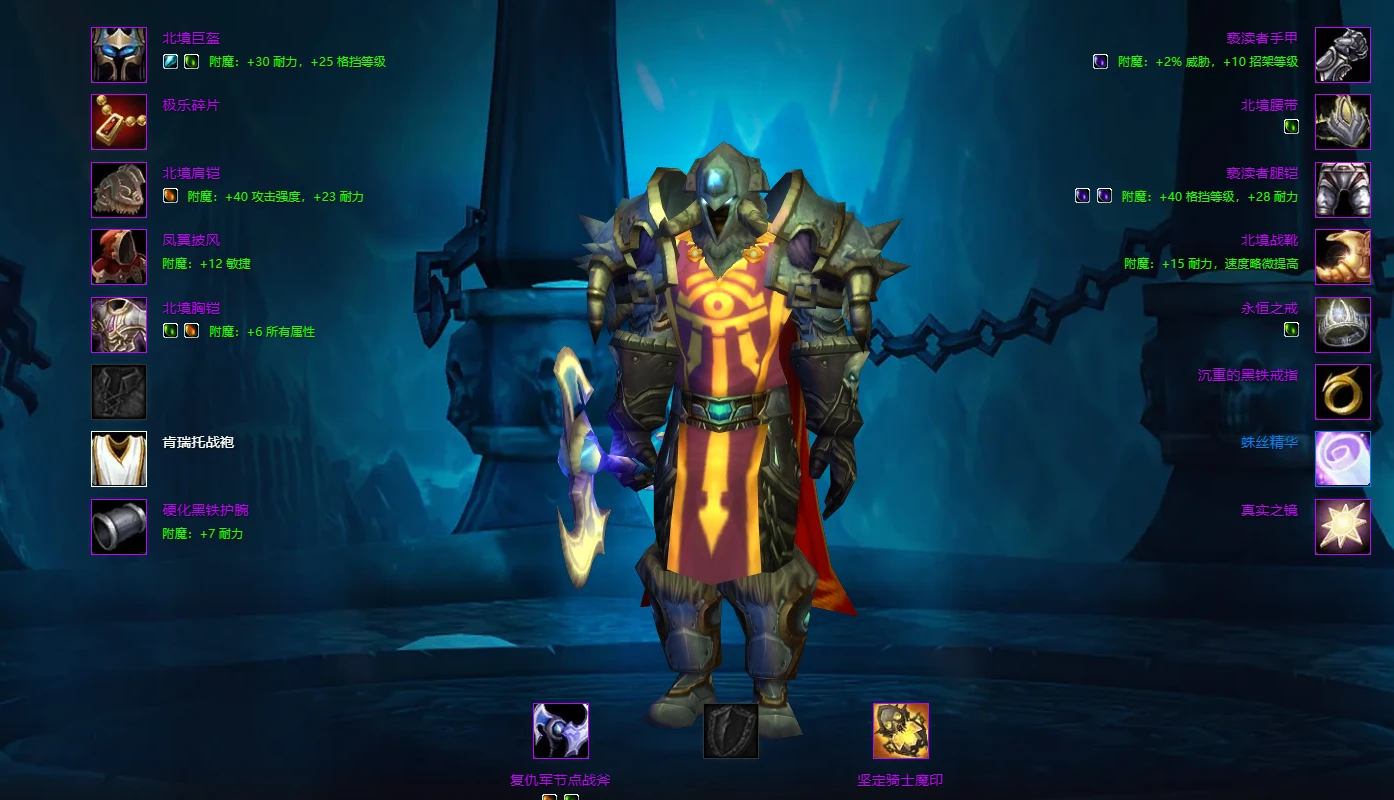1394x800 pixels.
Task: Choose the 蛛丝精华 trinket slot
Action: click(1342, 459)
